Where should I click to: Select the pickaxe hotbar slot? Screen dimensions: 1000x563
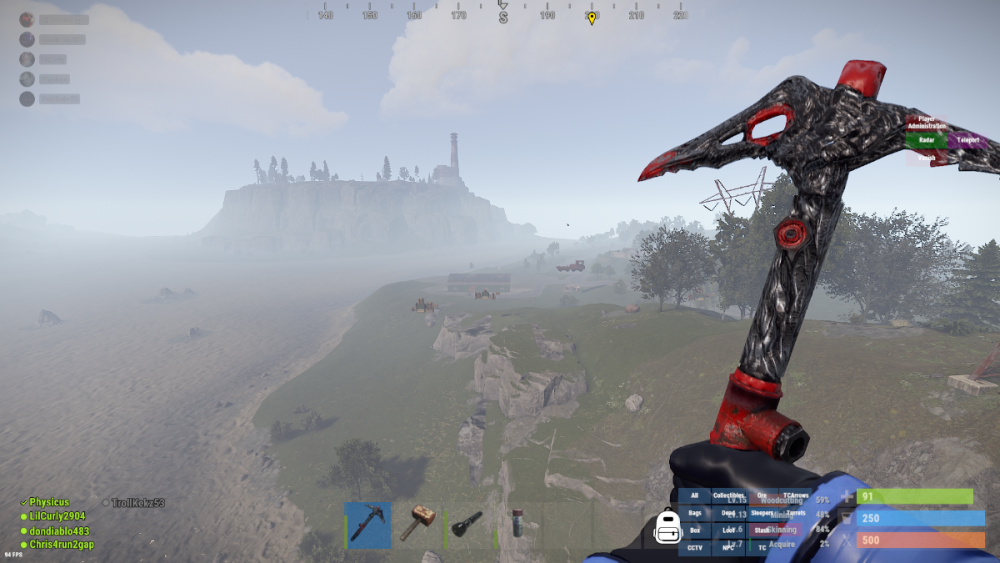[x=367, y=525]
